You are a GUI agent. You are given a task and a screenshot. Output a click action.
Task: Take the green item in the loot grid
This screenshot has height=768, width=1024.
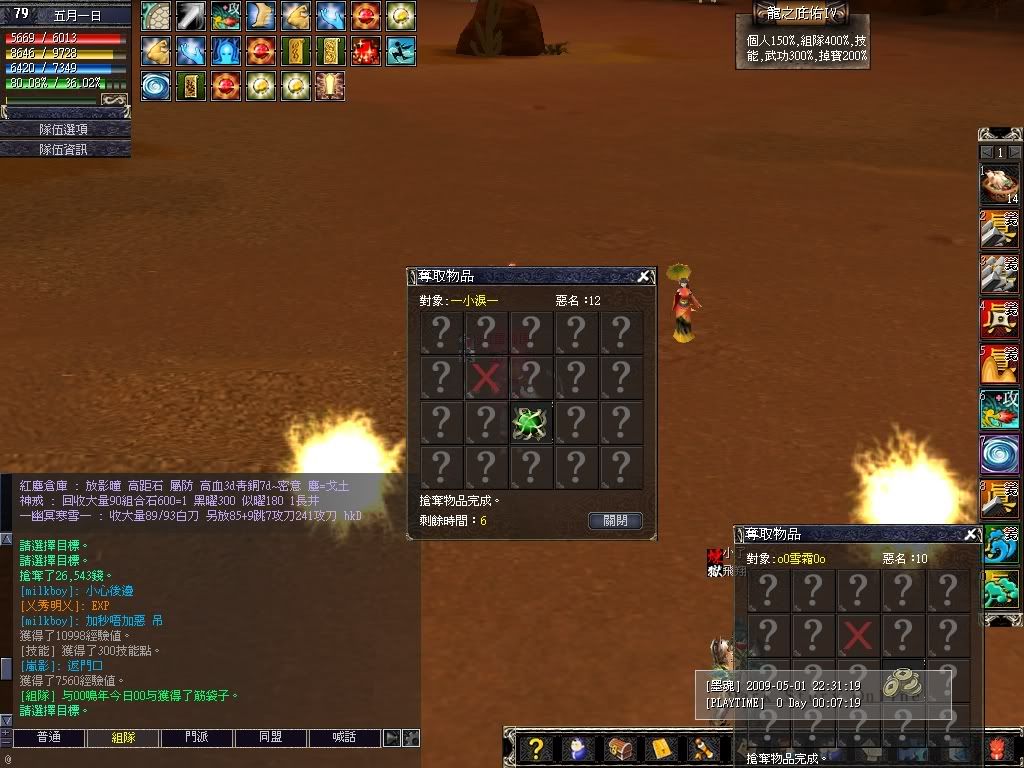tap(531, 423)
